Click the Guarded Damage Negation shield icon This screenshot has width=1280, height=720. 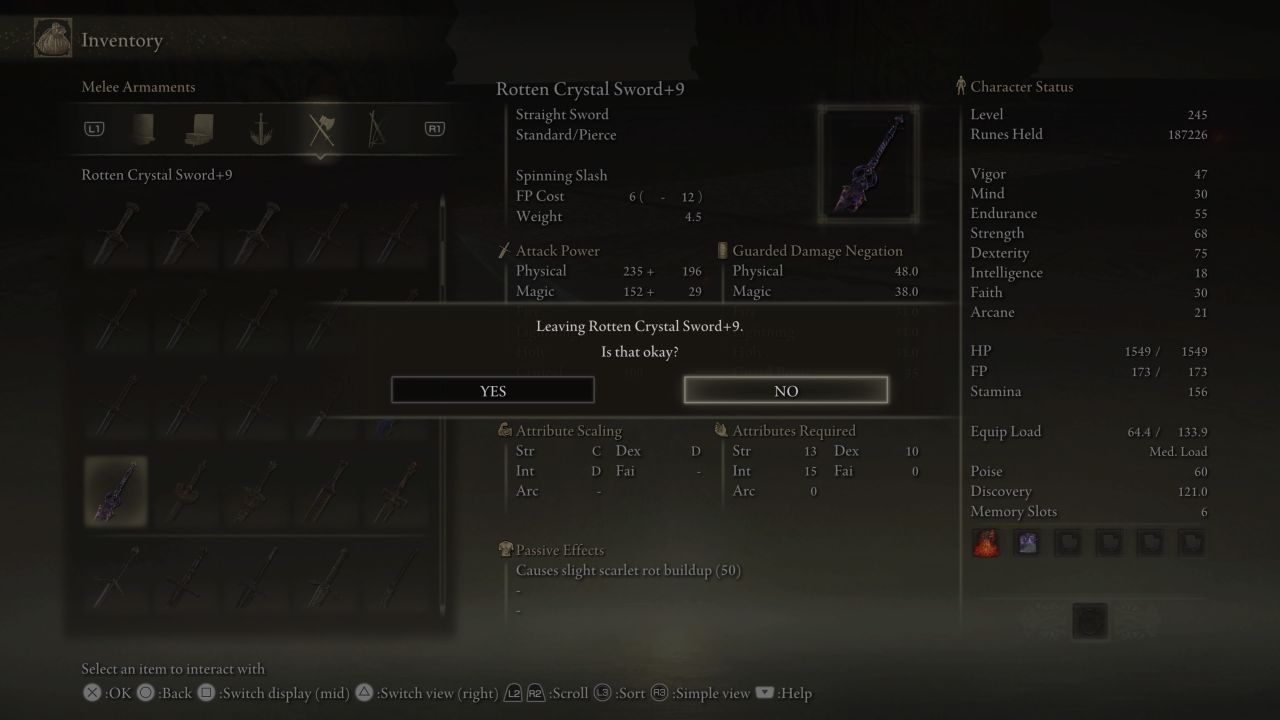[x=721, y=250]
